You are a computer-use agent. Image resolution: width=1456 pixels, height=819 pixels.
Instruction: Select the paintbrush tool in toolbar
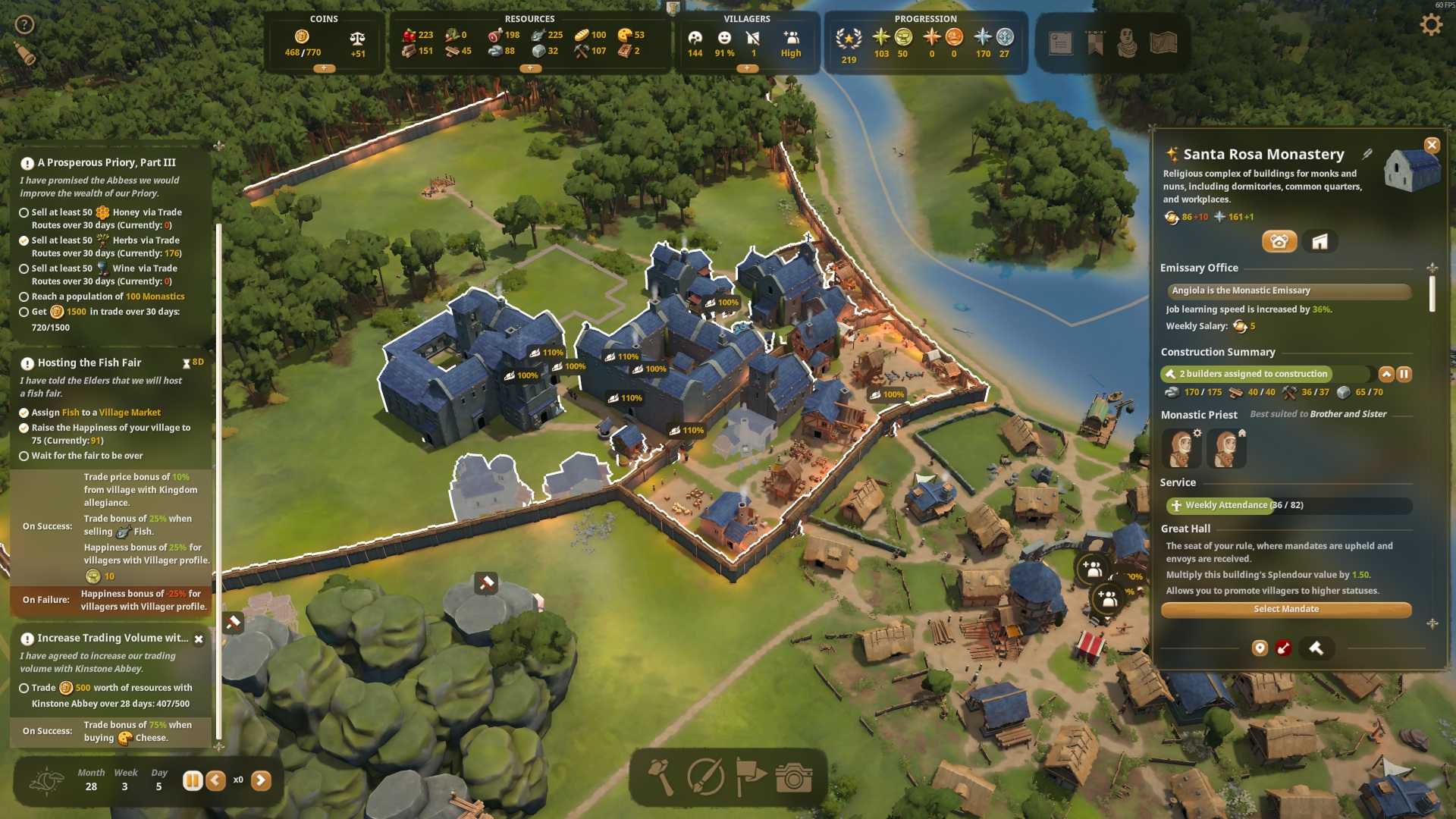tap(705, 777)
